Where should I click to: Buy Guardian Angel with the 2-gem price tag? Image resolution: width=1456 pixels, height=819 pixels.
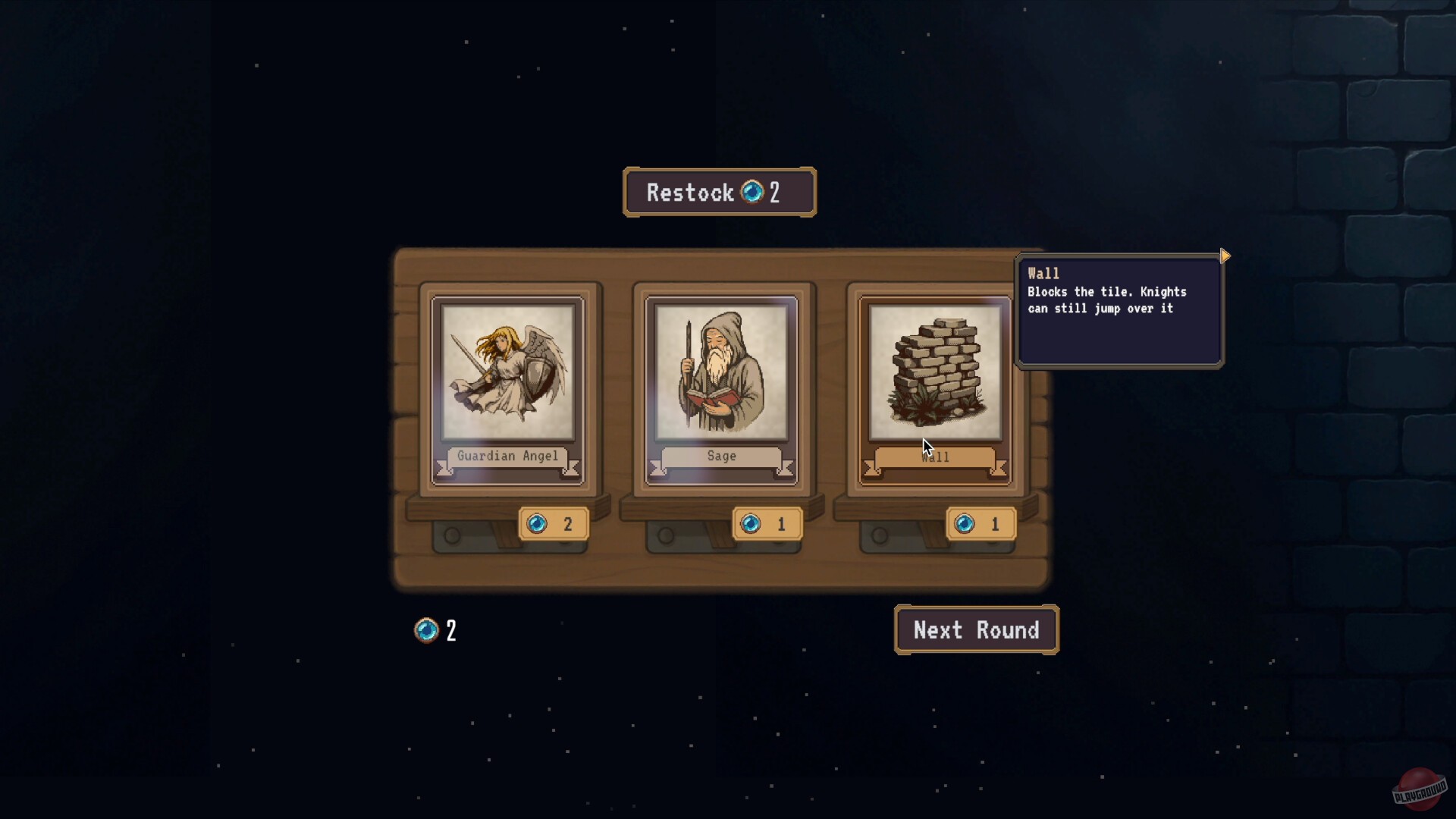pos(554,524)
